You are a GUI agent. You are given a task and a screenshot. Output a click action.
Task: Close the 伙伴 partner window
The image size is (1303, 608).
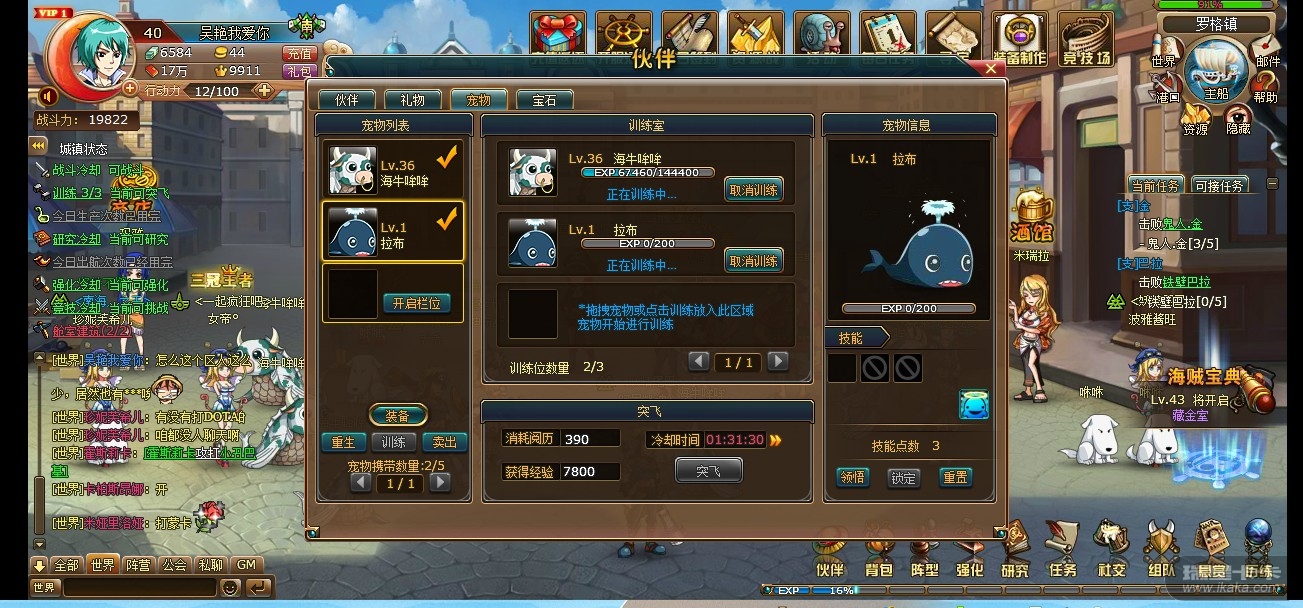(990, 69)
